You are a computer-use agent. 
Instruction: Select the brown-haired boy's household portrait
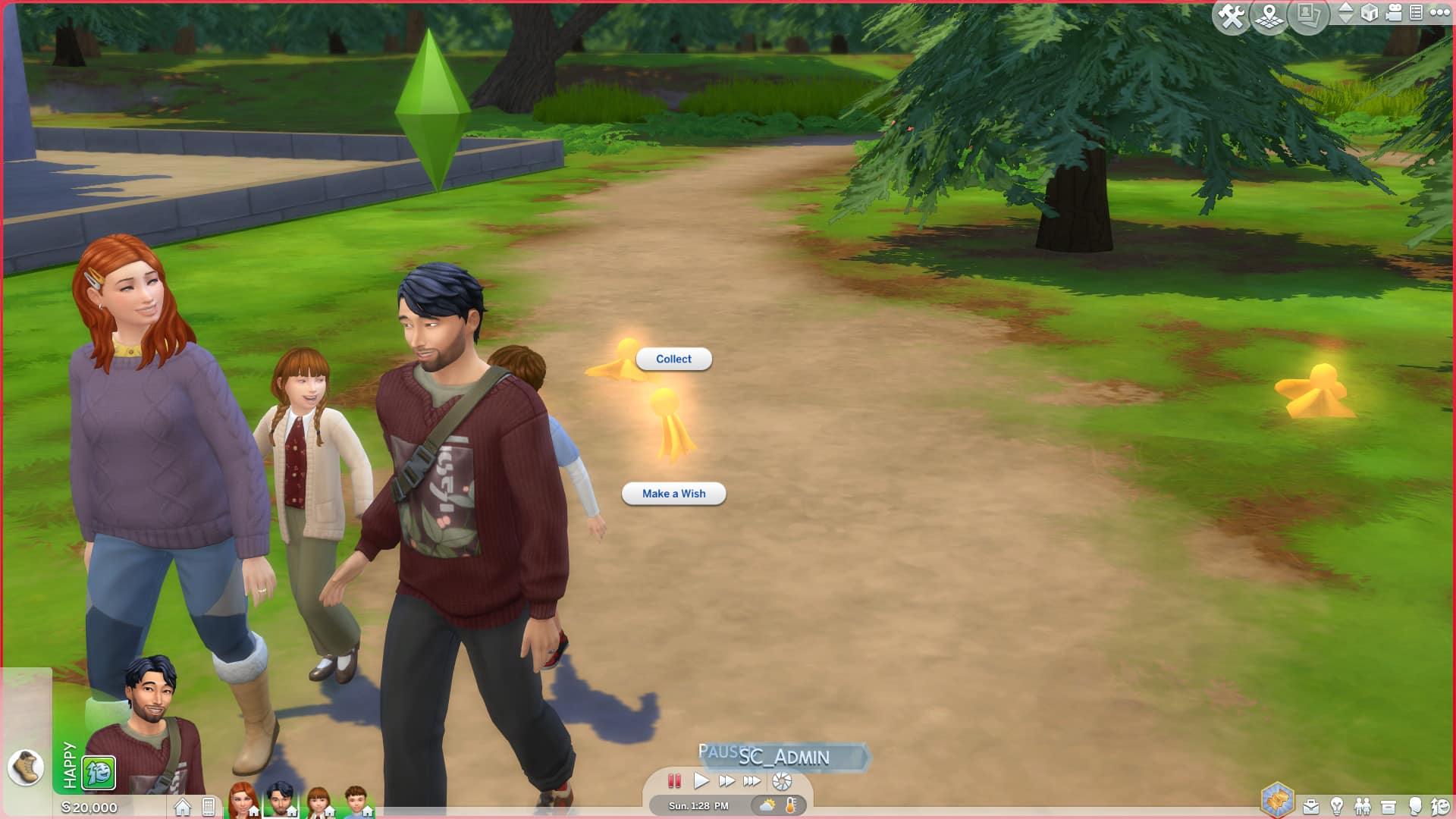tap(356, 802)
